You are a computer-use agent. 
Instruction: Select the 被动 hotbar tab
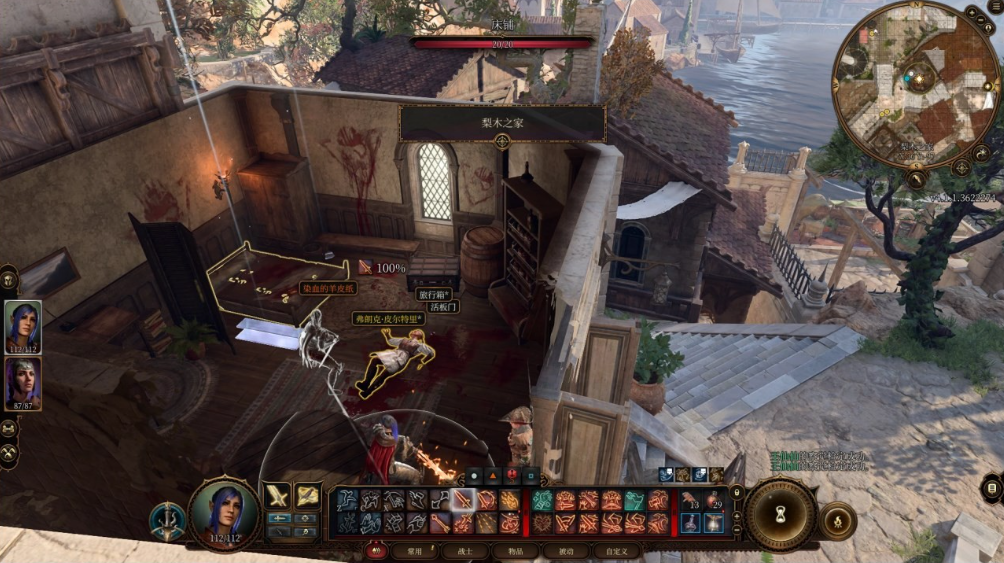point(567,551)
